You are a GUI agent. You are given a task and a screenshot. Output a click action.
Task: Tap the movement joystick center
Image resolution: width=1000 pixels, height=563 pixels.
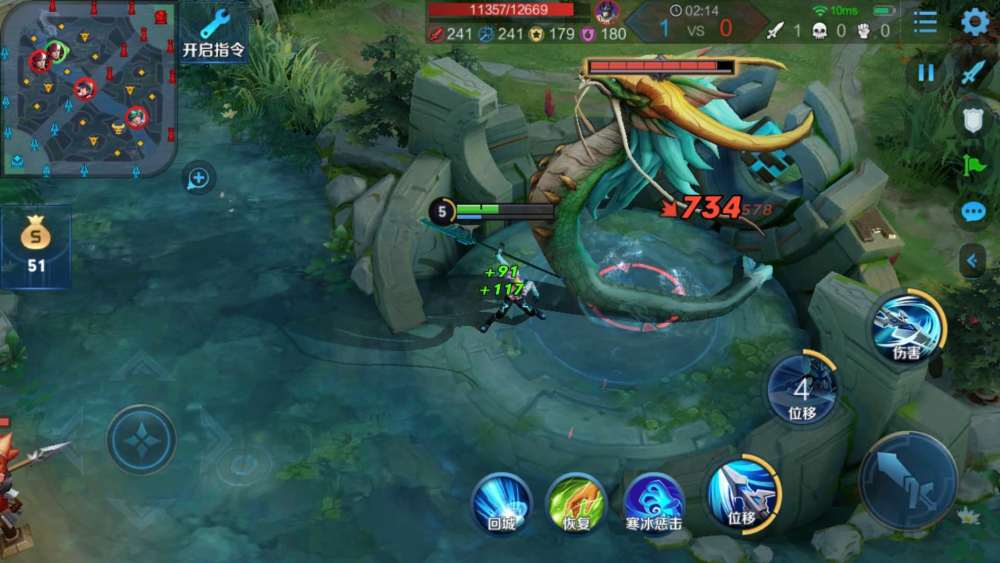click(142, 439)
